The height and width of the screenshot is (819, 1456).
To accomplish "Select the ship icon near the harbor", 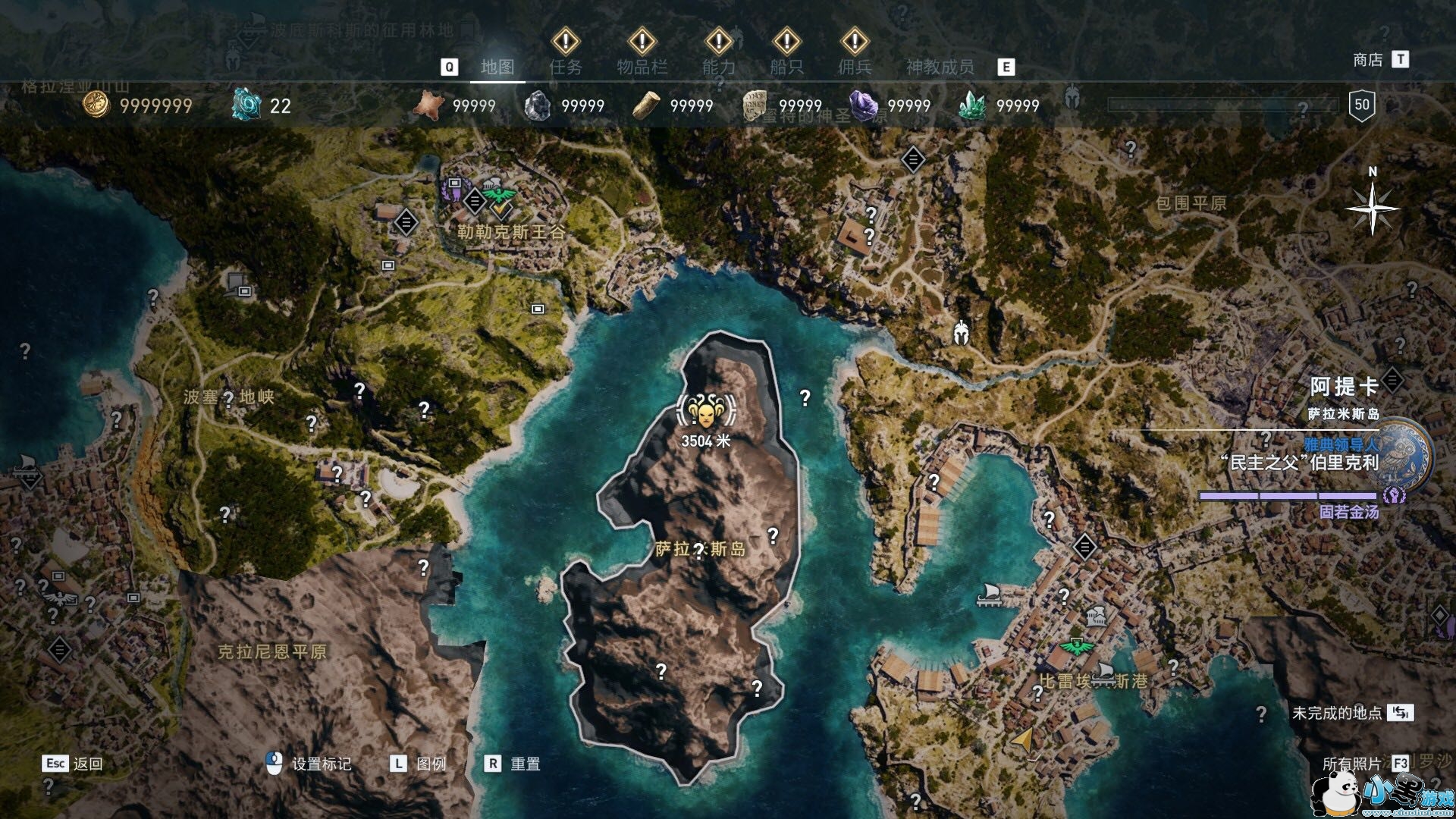I will [989, 594].
